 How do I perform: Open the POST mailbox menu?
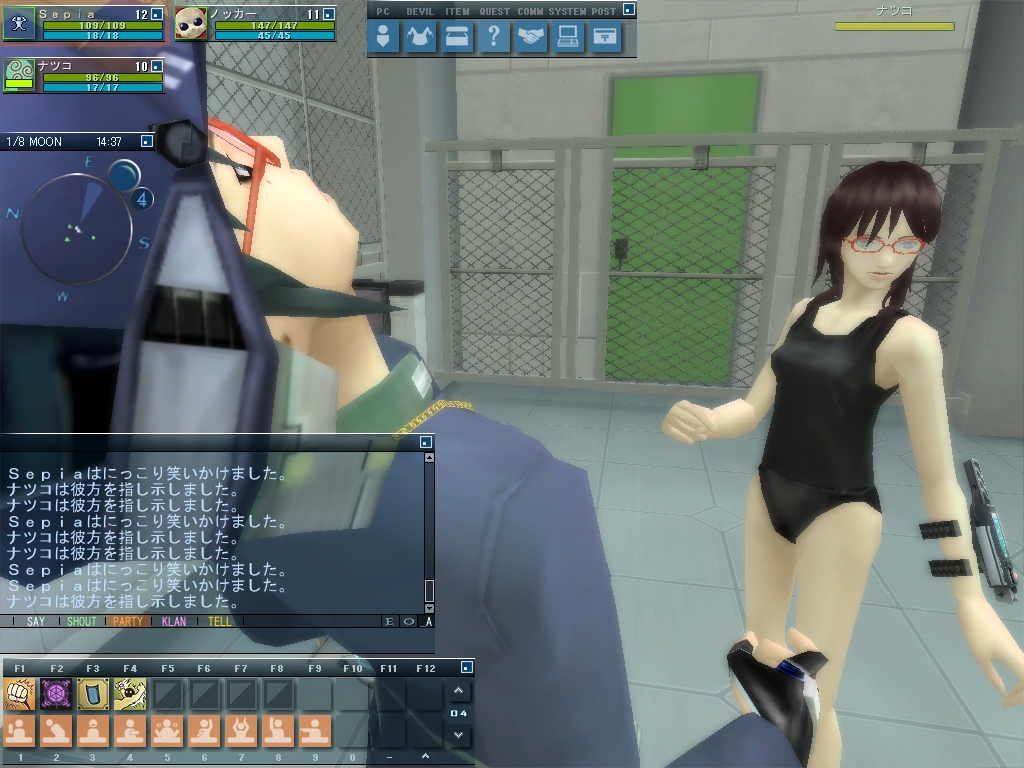pos(605,38)
